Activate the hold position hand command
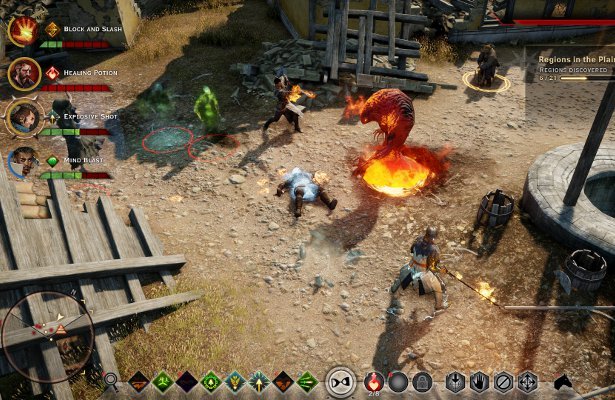This screenshot has width=615, height=400. [479, 381]
